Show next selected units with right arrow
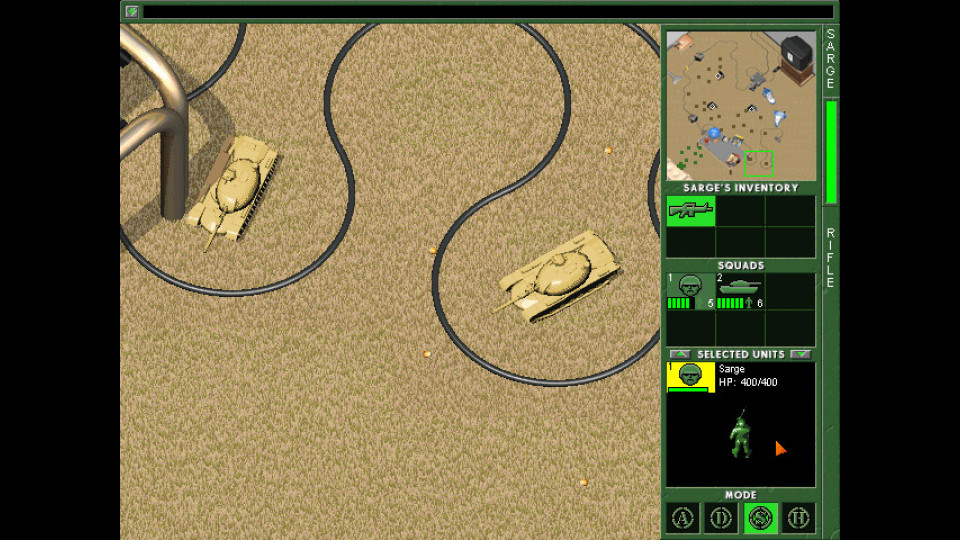 (800, 354)
